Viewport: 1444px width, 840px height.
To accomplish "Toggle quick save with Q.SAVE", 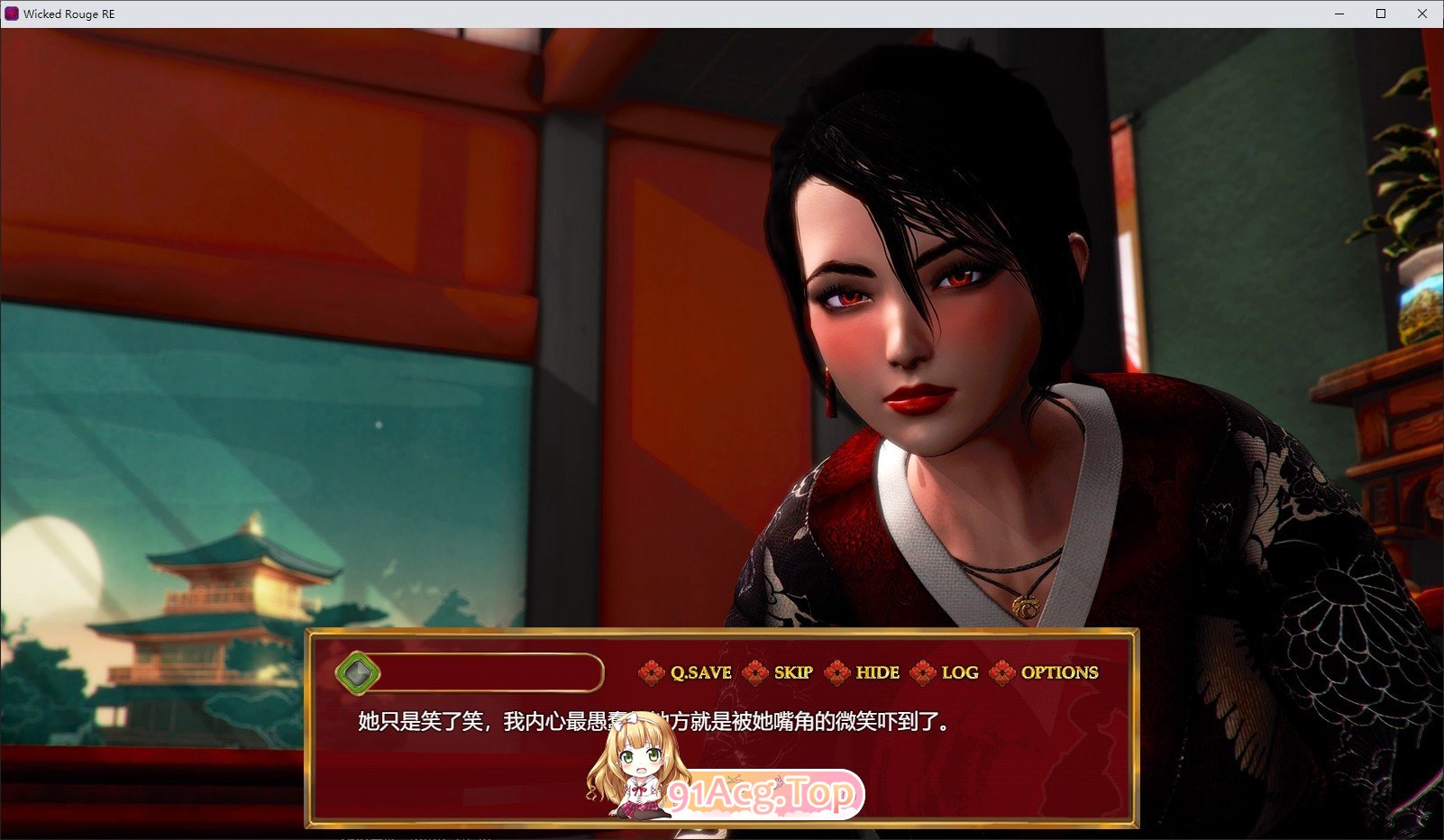I will click(700, 672).
